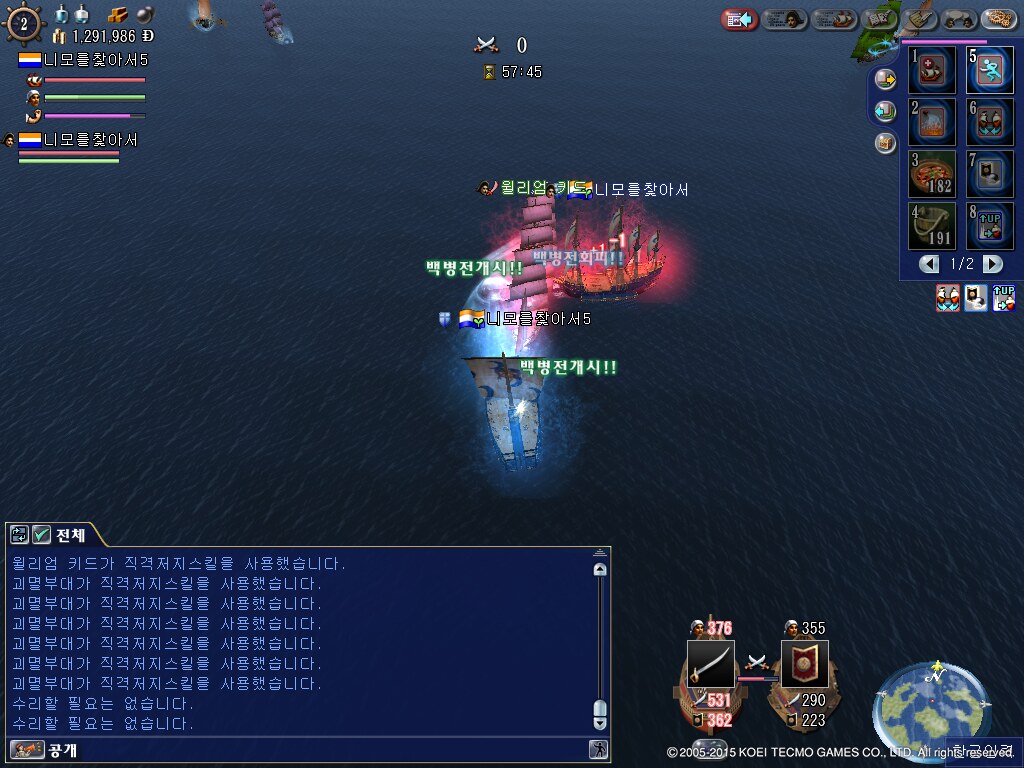Activate the UP arrow skill in slot 8
Image resolution: width=1024 pixels, height=768 pixels.
coord(989,226)
